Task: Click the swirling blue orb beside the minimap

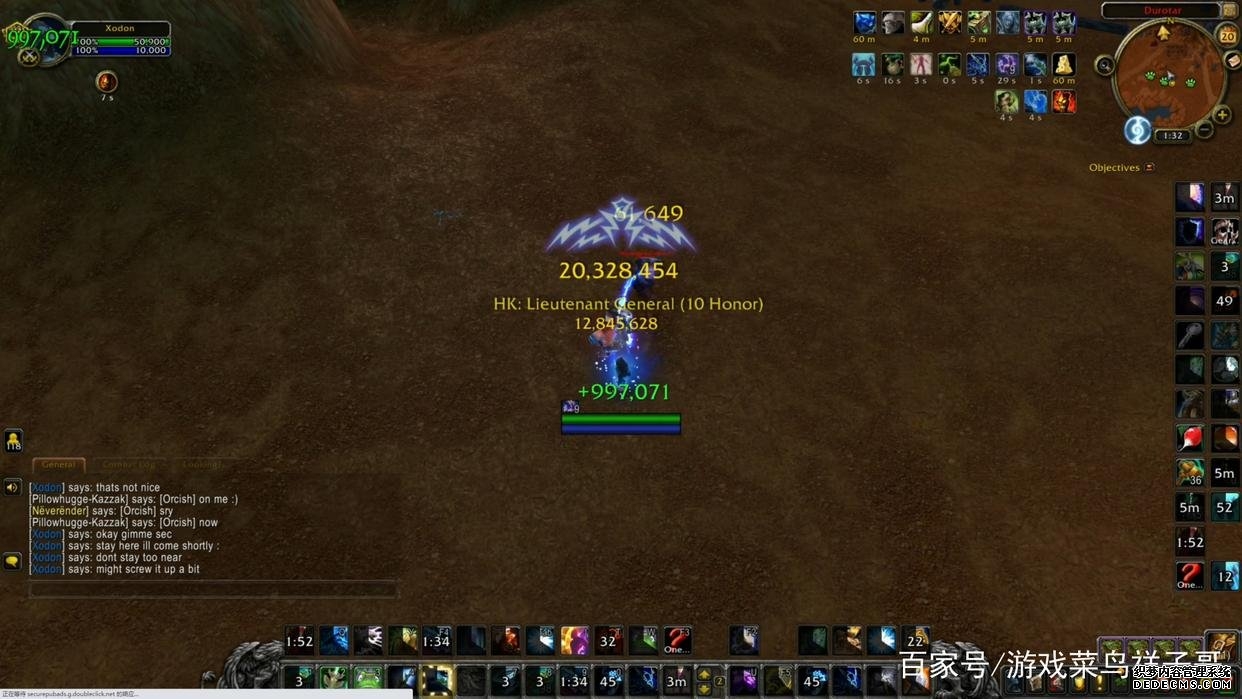Action: 1137,130
